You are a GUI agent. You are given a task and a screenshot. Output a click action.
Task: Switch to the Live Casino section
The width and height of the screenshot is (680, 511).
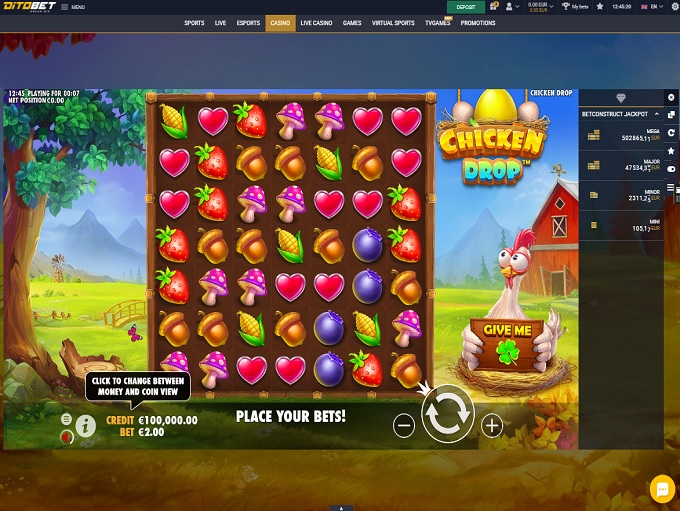(317, 22)
